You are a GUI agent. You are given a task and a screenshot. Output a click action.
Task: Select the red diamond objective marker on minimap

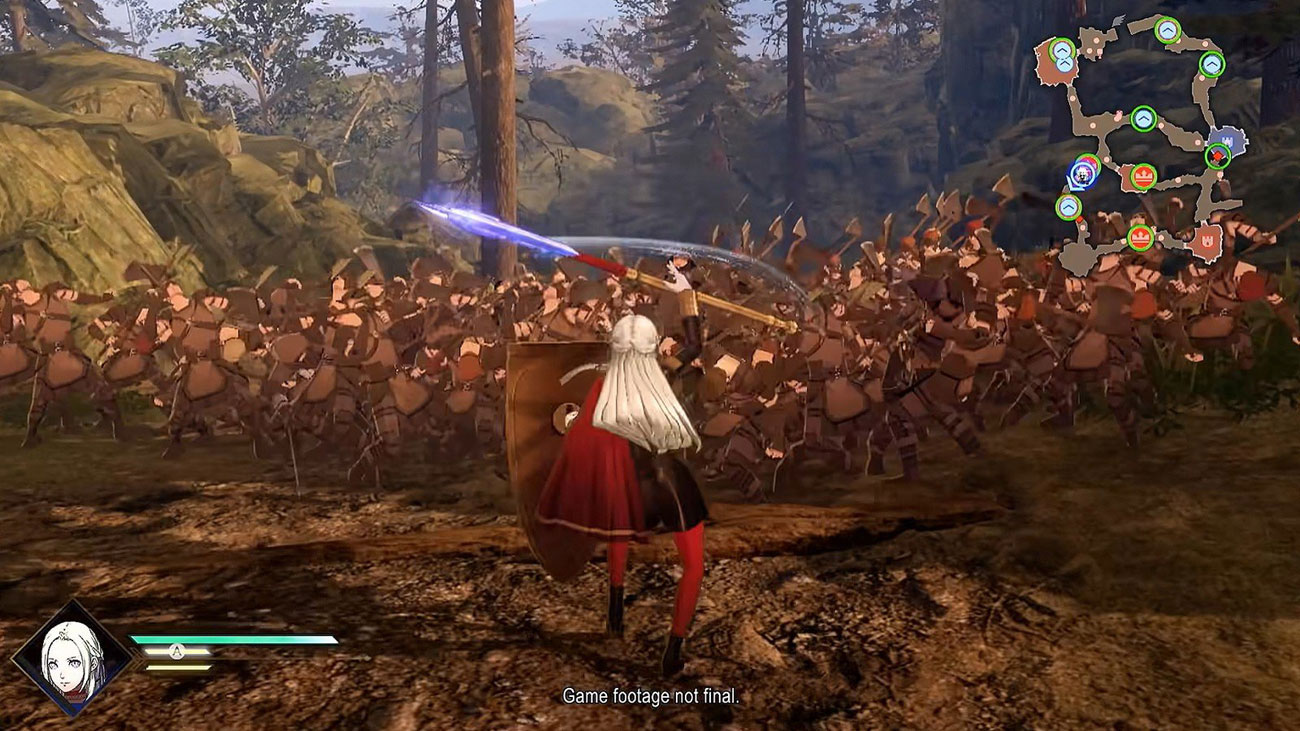pyautogui.click(x=1218, y=155)
